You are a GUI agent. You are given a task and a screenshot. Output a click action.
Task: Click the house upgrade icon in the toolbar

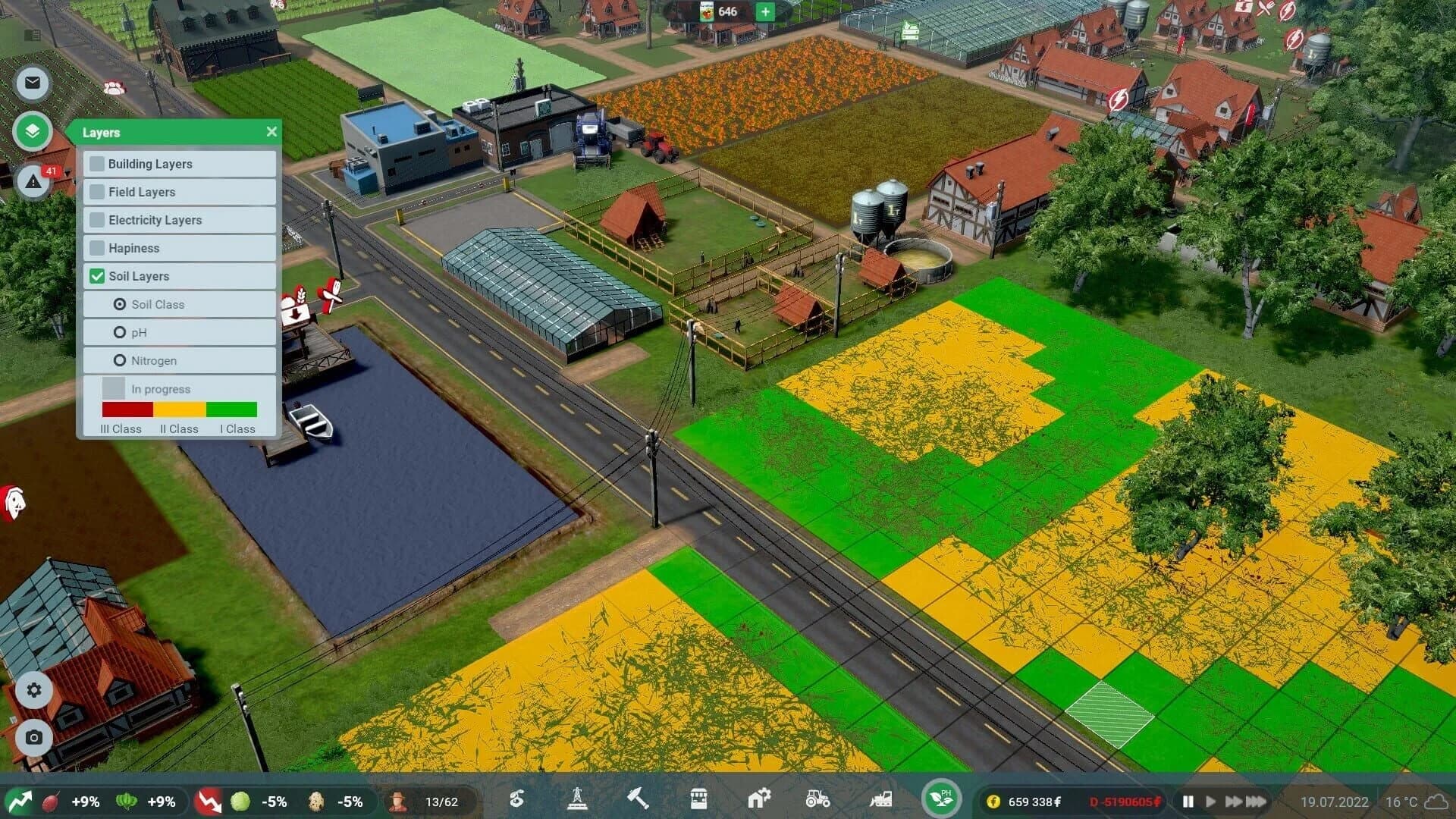tap(758, 800)
